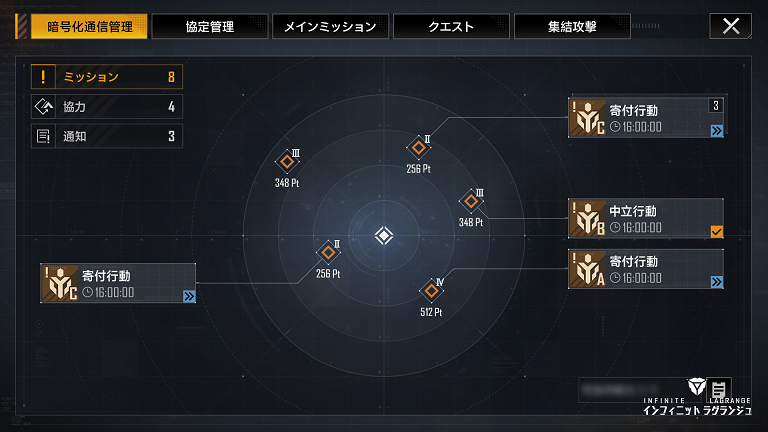
Task: Go to the 集結攻撃 tab
Action: [x=571, y=26]
